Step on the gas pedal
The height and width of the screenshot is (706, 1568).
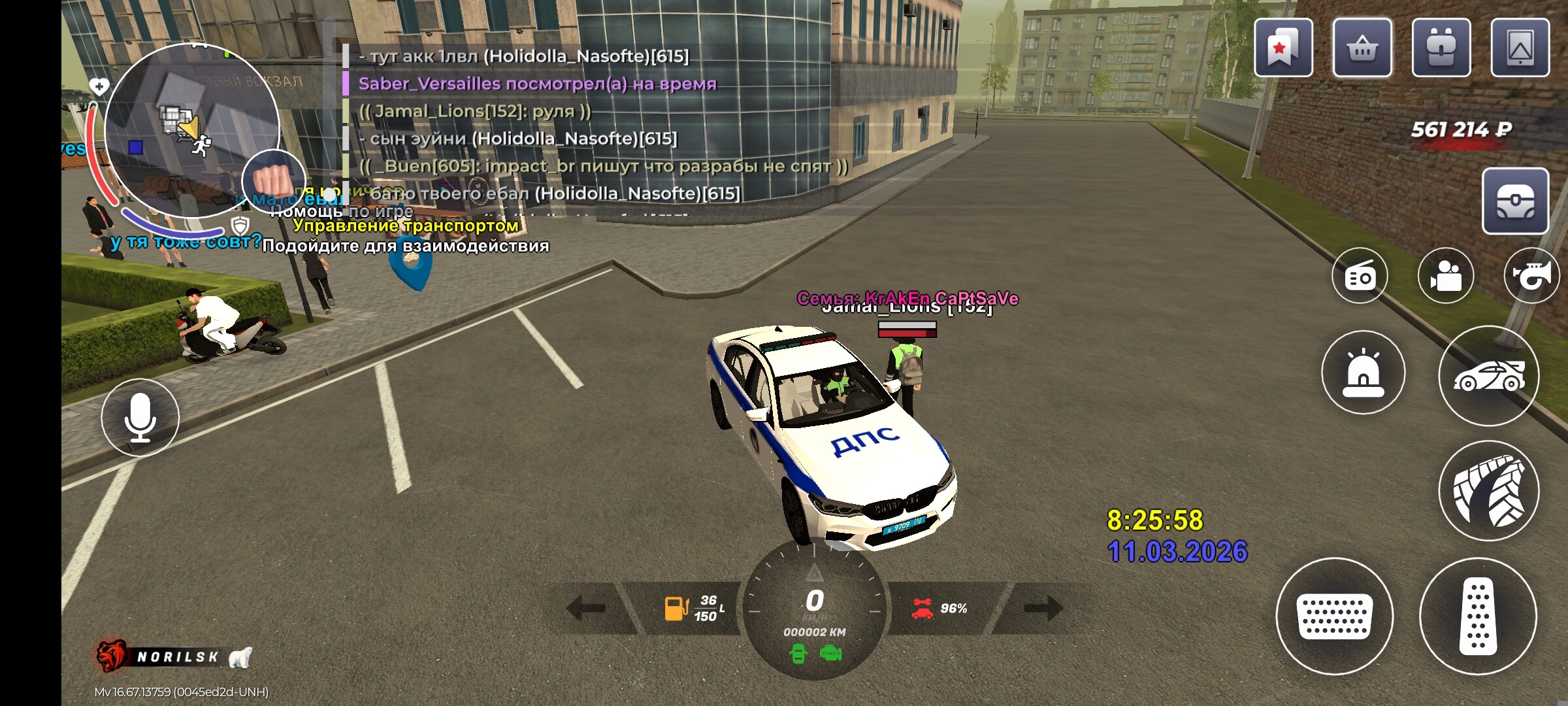tap(1478, 616)
